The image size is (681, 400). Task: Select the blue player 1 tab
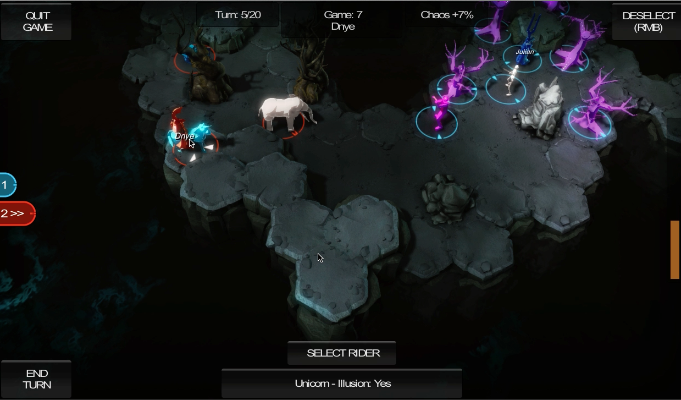pos(7,185)
